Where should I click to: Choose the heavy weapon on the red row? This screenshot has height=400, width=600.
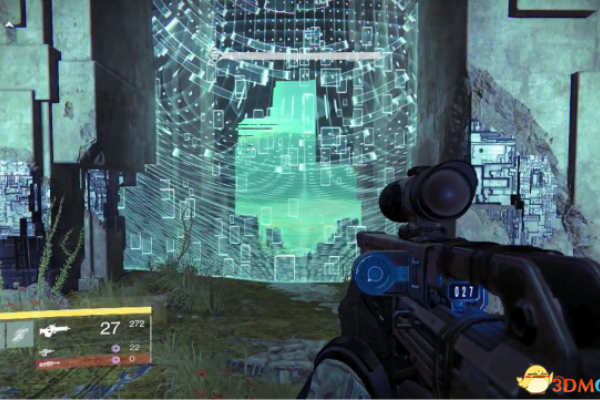click(x=50, y=364)
